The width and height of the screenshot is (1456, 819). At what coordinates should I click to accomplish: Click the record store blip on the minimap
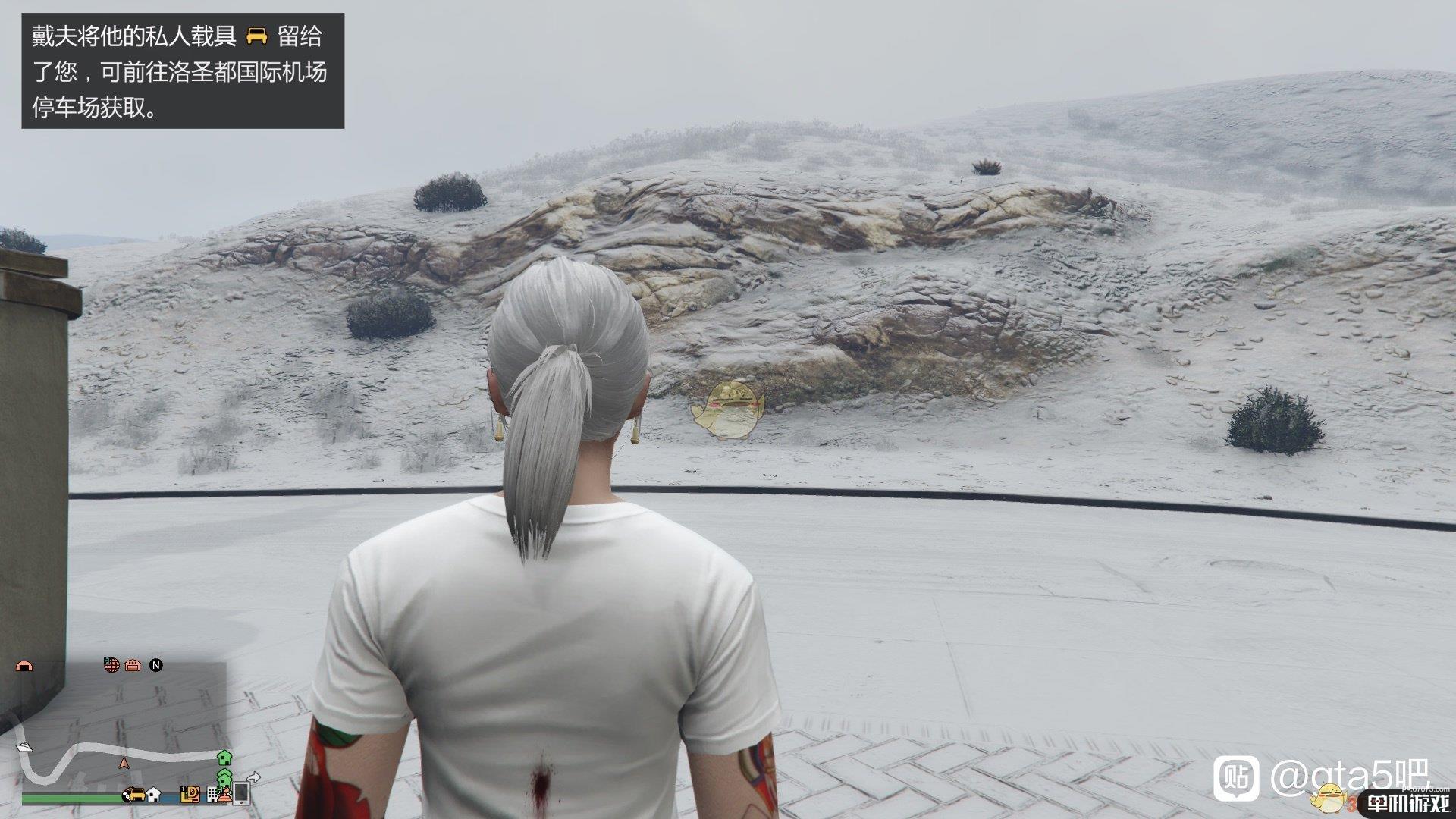[x=190, y=795]
